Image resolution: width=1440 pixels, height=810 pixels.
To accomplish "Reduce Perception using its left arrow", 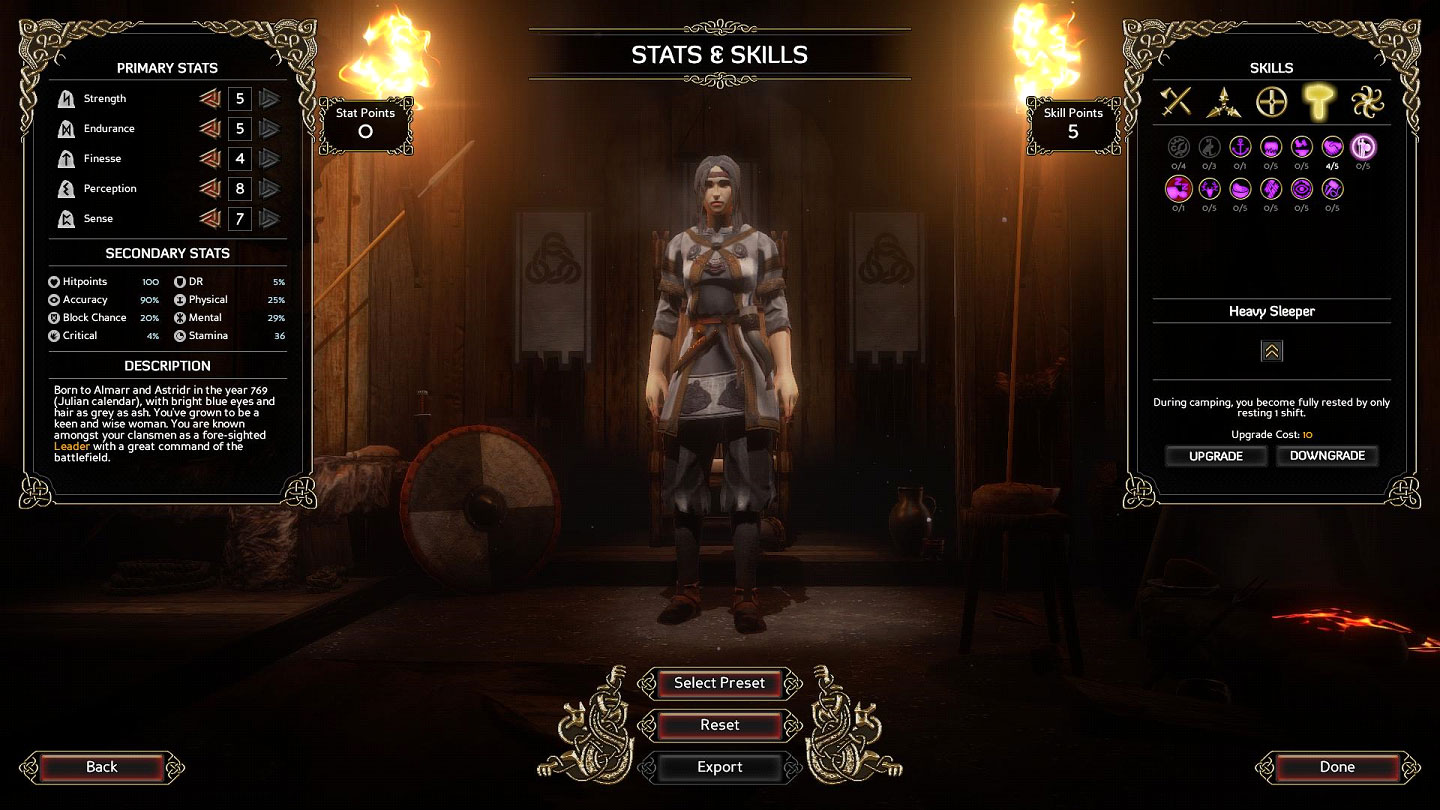I will pyautogui.click(x=209, y=189).
